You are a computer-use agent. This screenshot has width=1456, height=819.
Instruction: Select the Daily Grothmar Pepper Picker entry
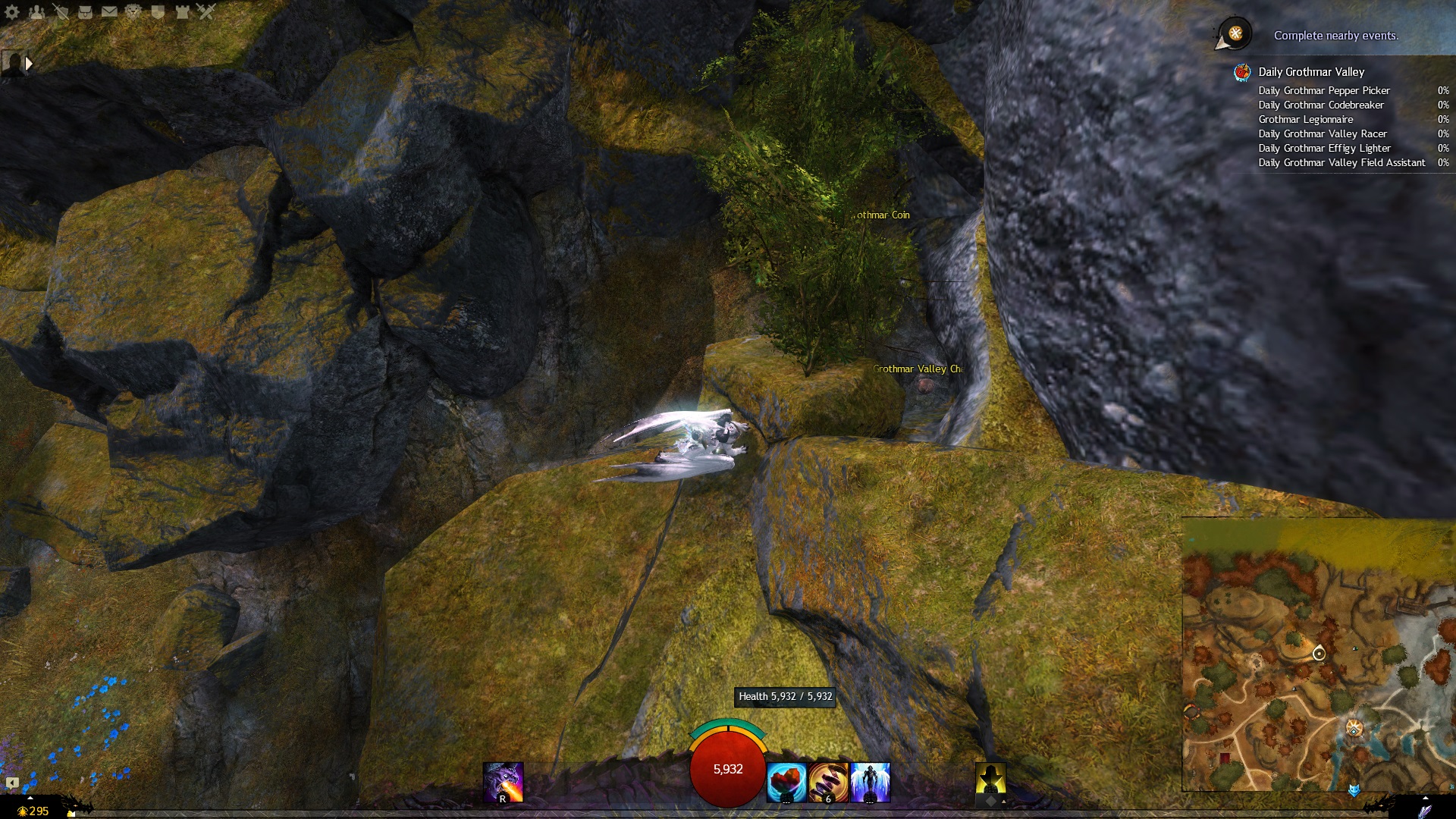[1324, 90]
